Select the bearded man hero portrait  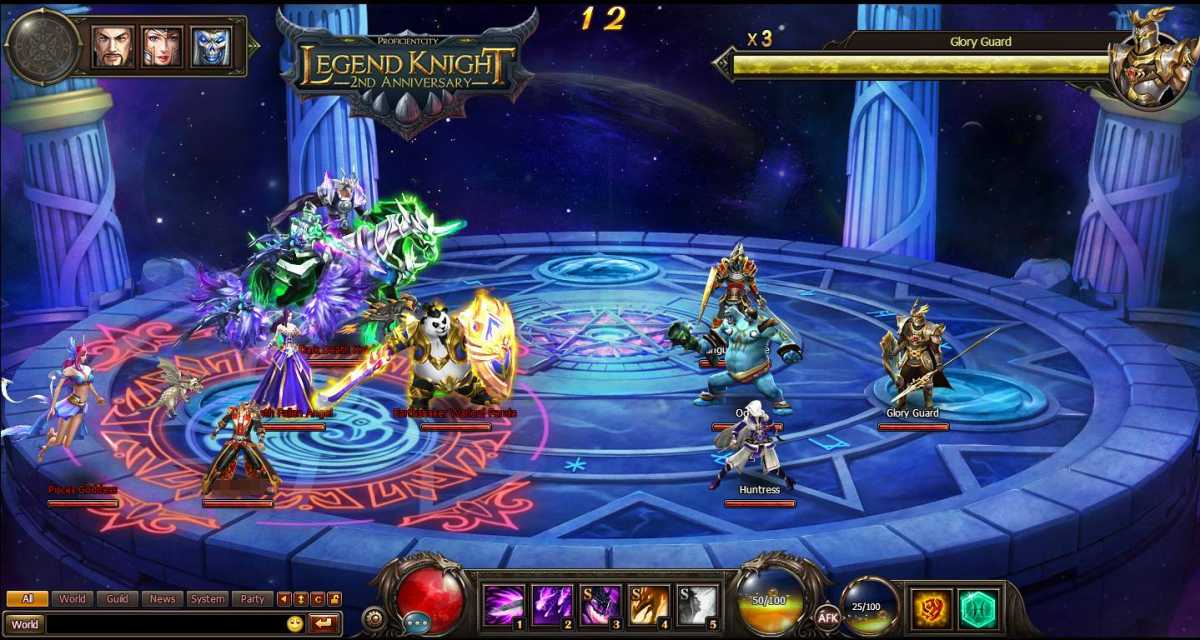pos(113,47)
